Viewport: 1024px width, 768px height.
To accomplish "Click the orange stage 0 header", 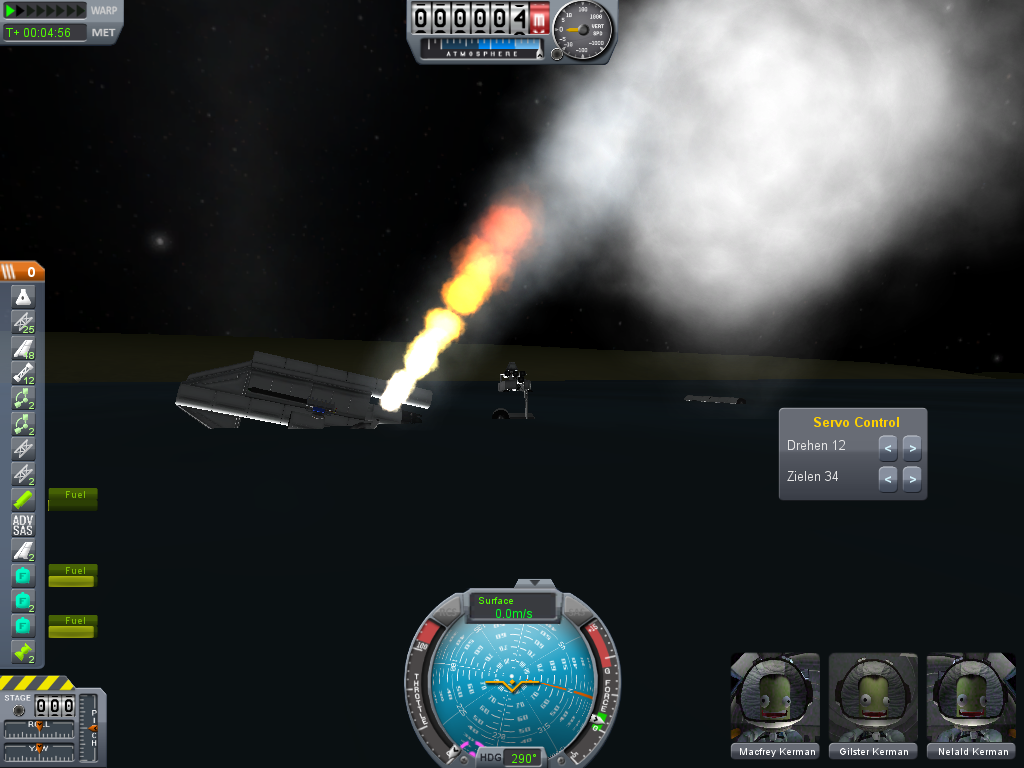I will 22,271.
